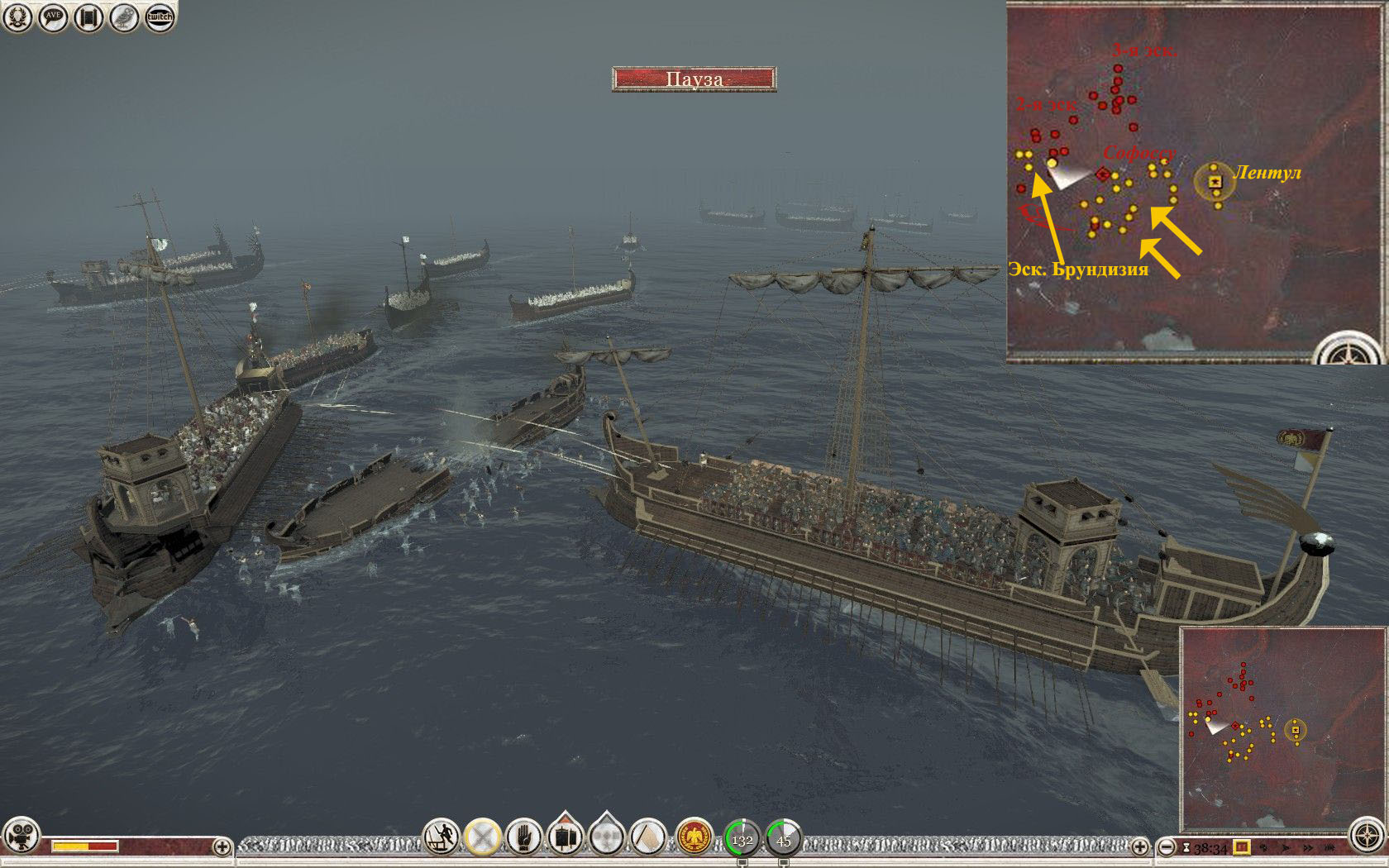Open the banner group formations button
The height and width of the screenshot is (868, 1389).
566,837
